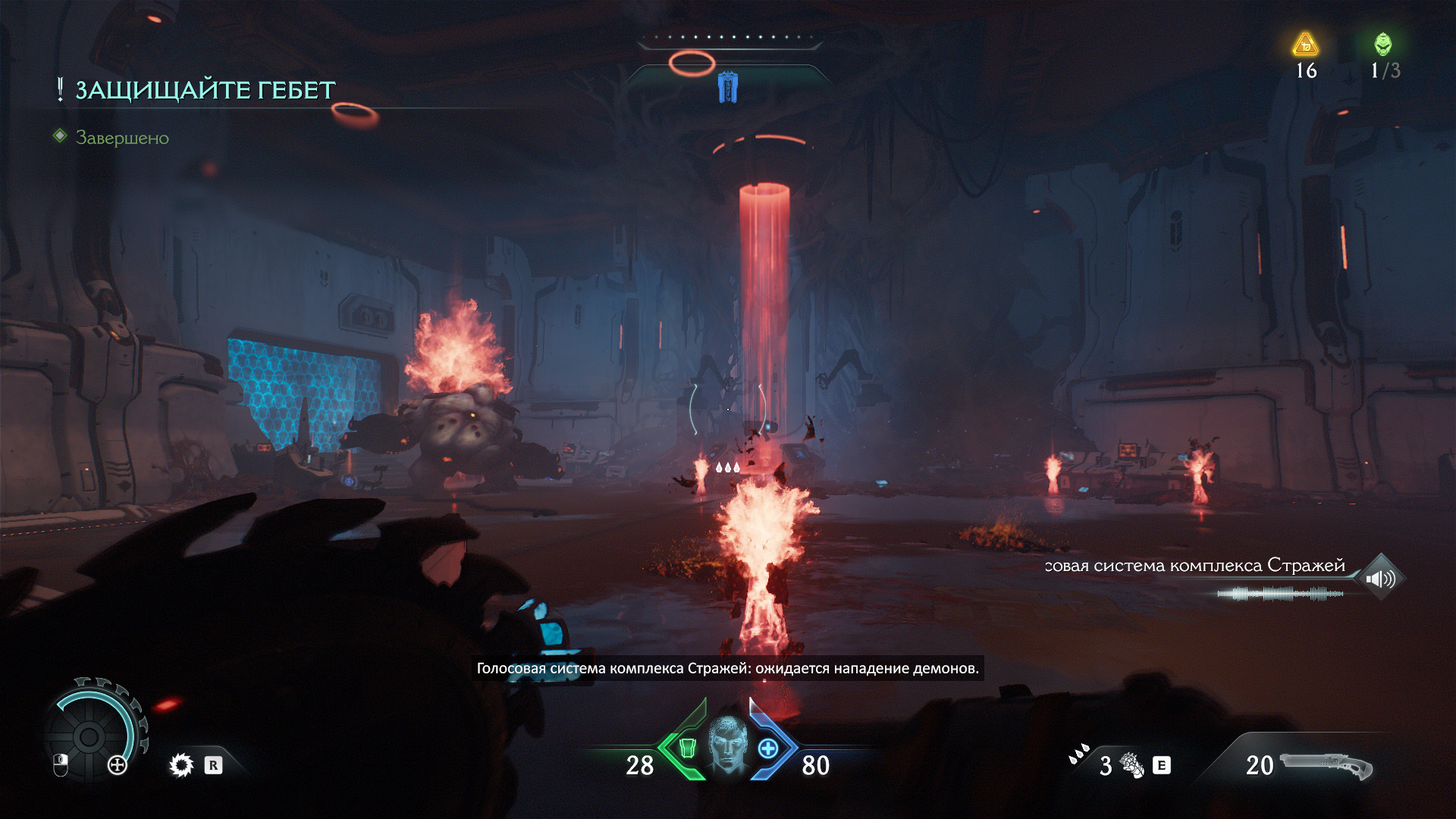Select the shotgun weapon icon
The height and width of the screenshot is (819, 1456).
[x=1326, y=765]
